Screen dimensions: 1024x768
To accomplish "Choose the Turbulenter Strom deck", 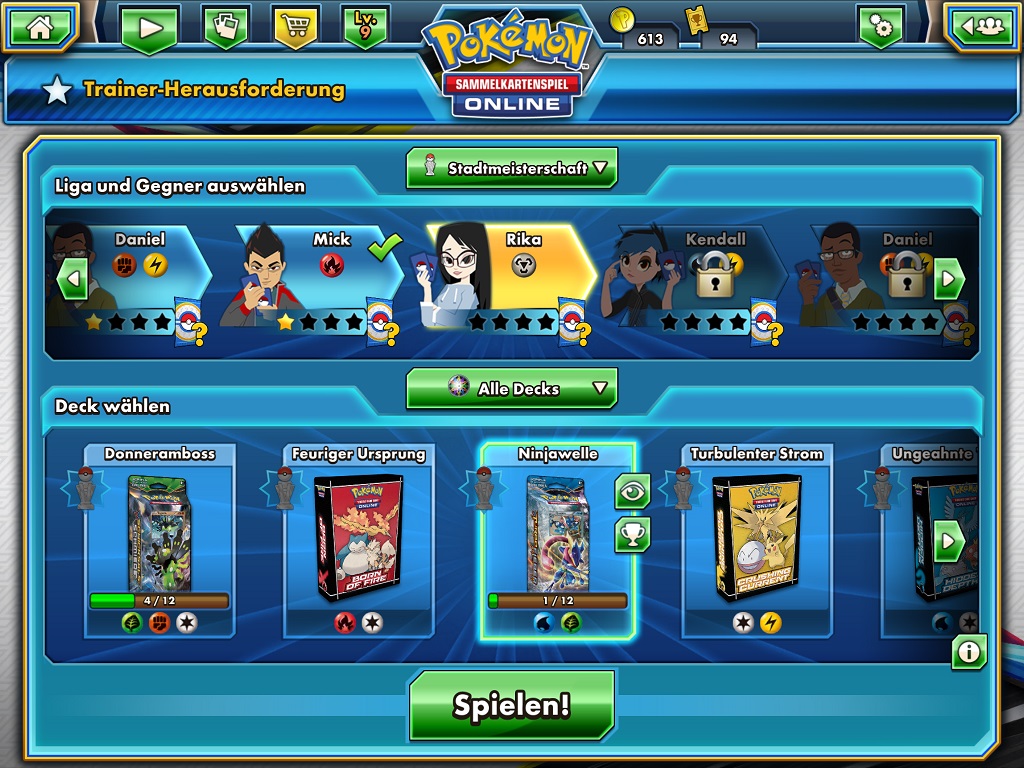I will tap(756, 540).
